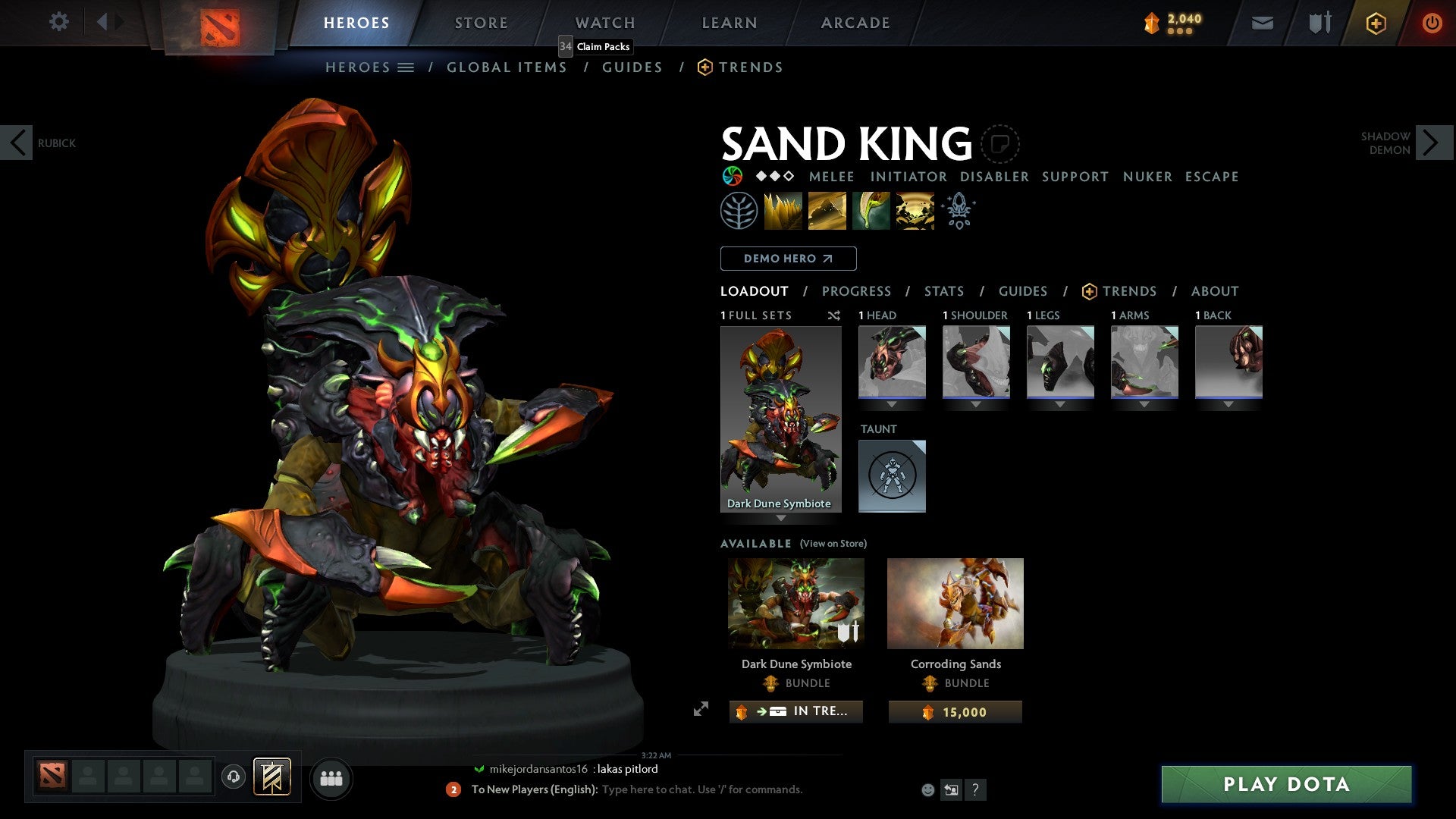
Task: Click the Demo Hero button
Action: click(x=788, y=258)
